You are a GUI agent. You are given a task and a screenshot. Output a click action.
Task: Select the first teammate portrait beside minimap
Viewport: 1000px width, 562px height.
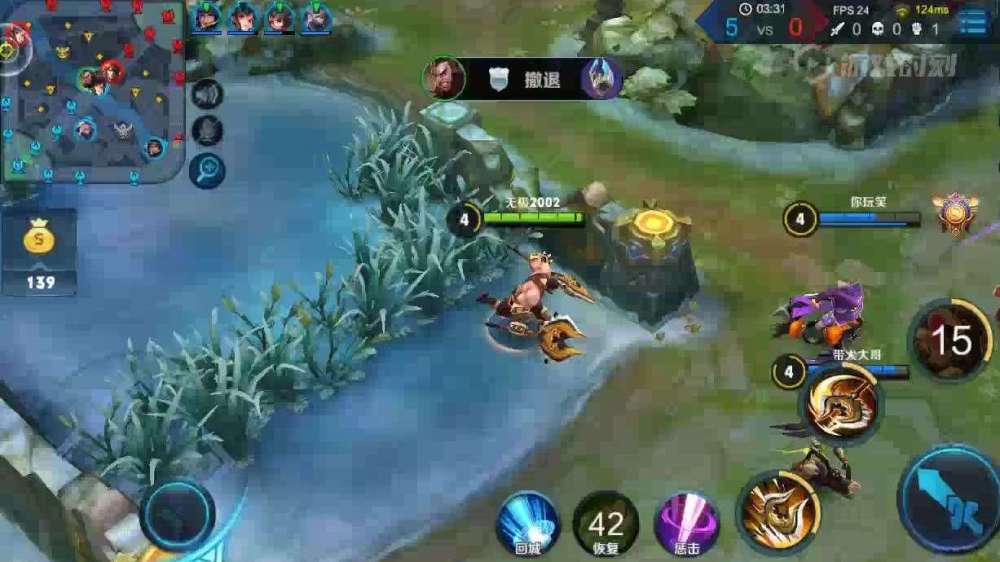(x=207, y=18)
